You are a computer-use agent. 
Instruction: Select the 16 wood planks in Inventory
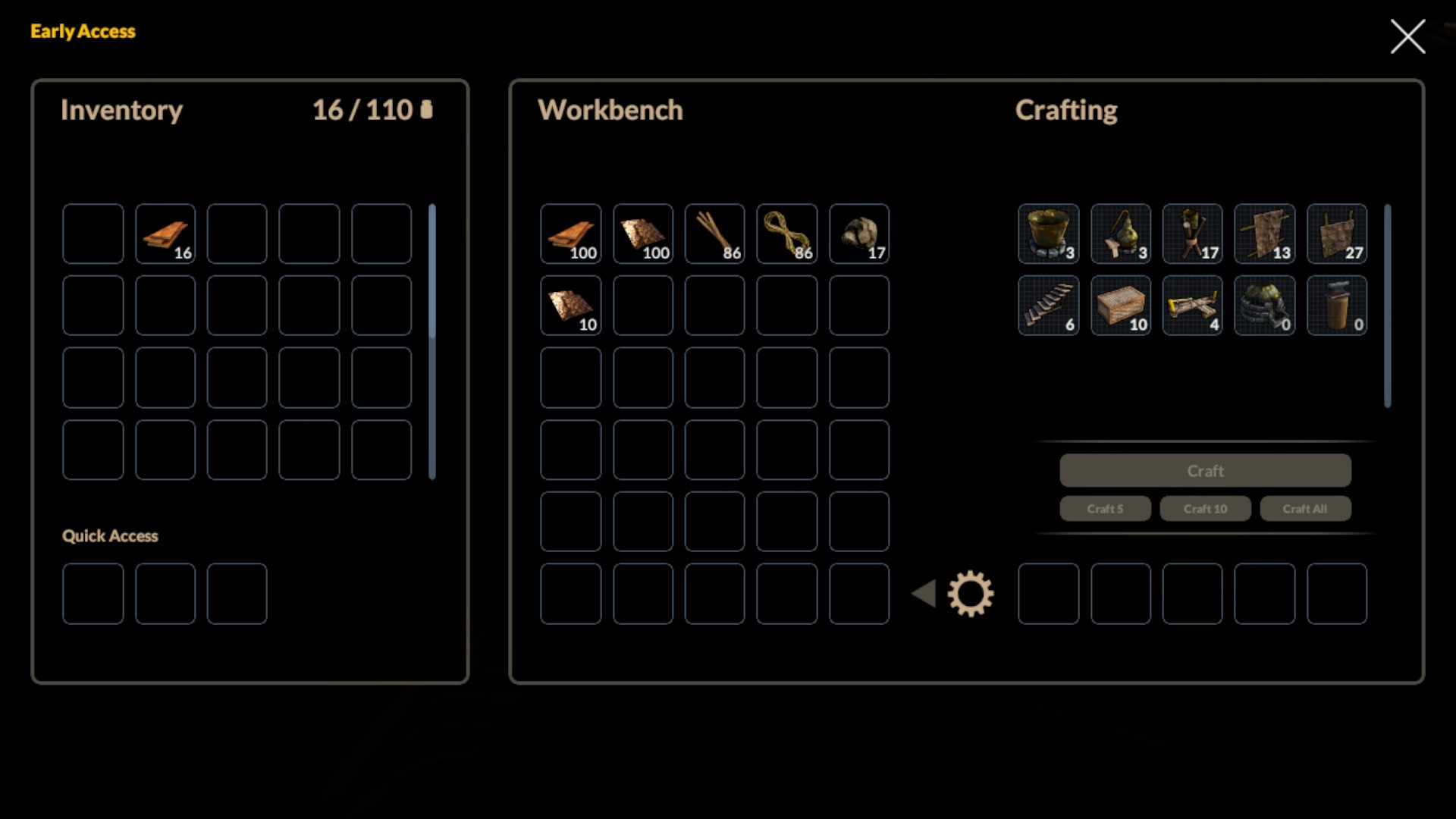(165, 234)
